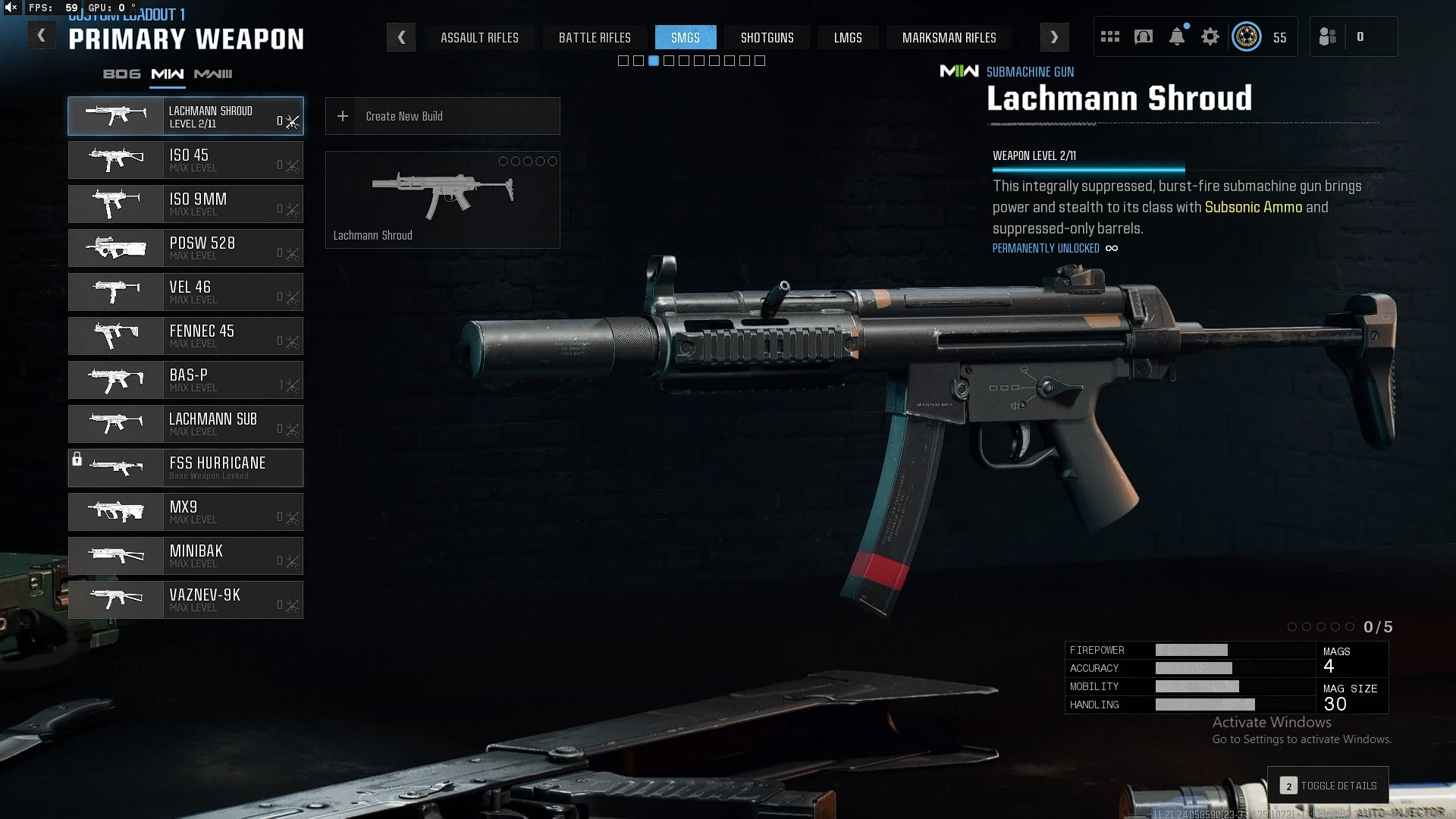Switch to the LMGs tab
Screen dimensions: 1456x819
pos(848,37)
